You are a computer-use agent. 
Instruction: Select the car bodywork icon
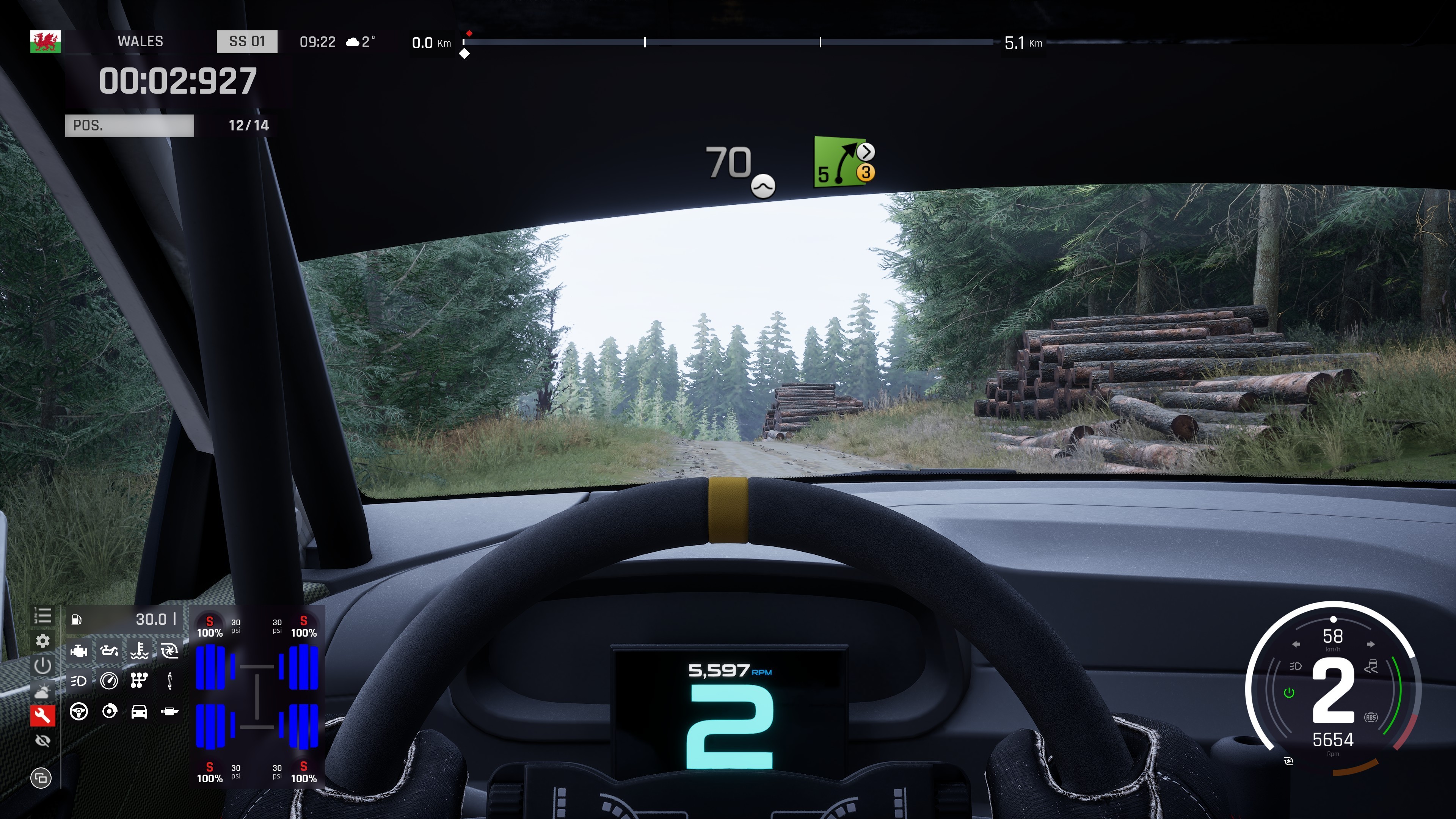(139, 711)
